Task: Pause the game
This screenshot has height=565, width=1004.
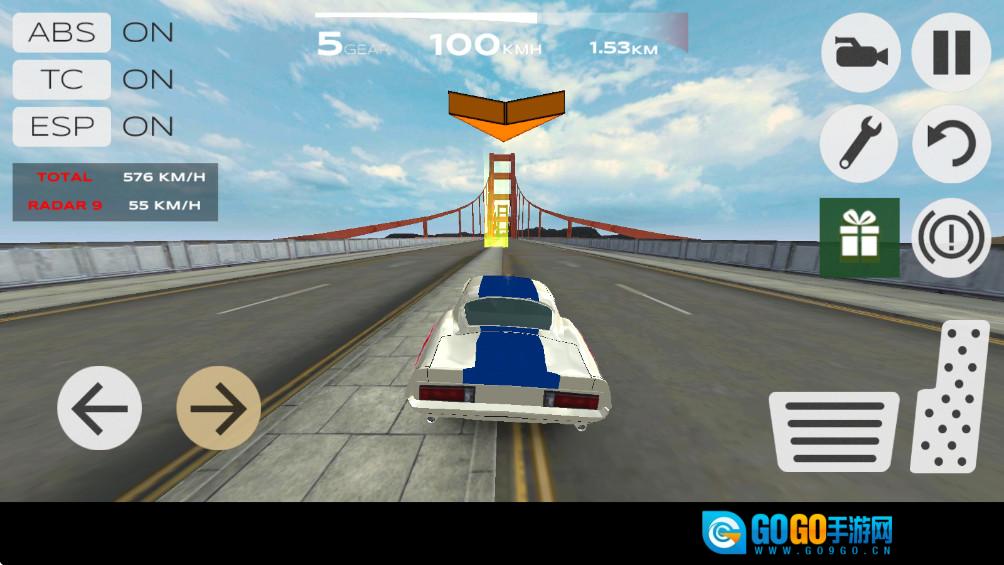Action: 951,53
